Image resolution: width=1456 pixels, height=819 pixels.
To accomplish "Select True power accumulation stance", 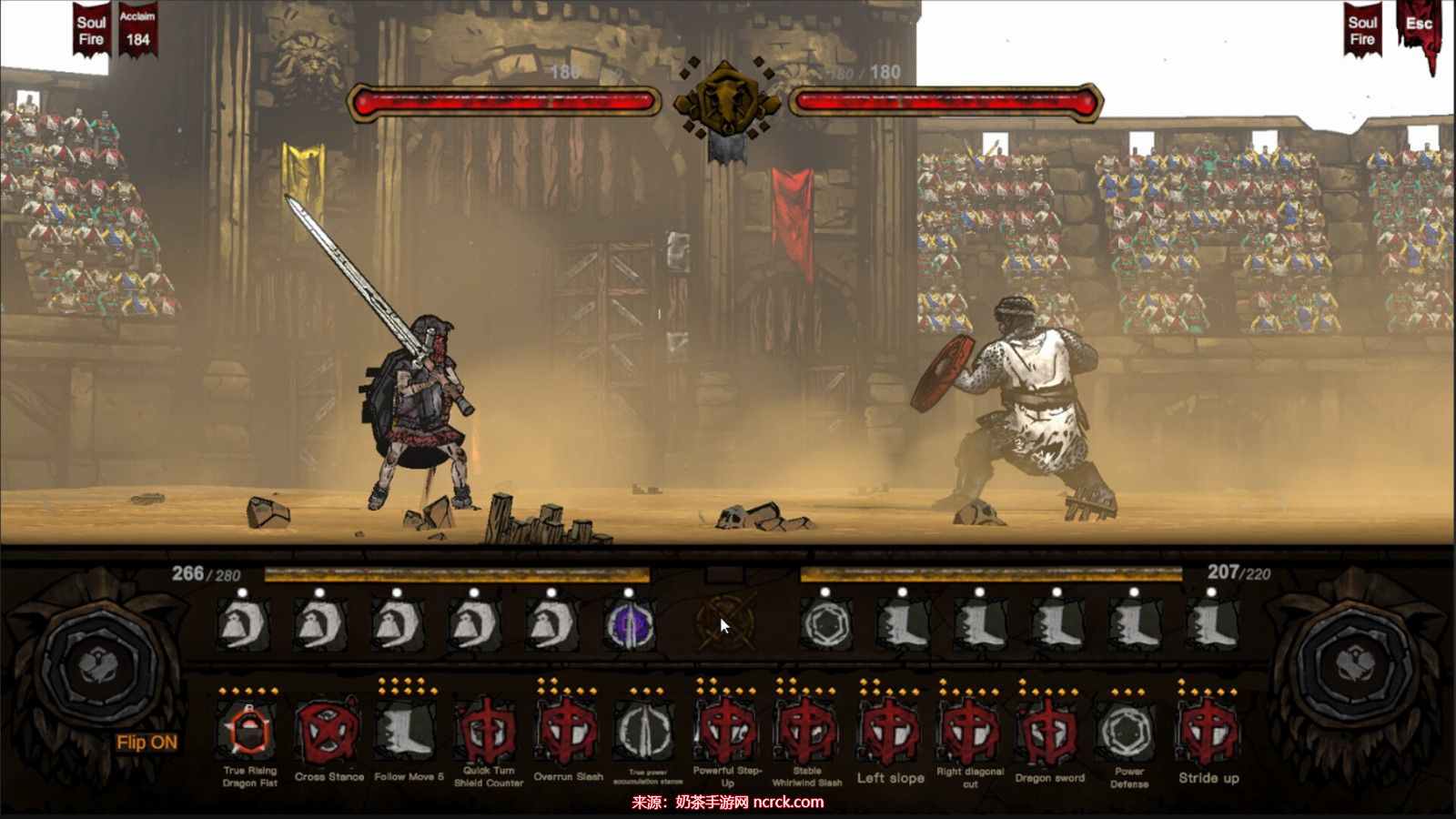I will (647, 733).
